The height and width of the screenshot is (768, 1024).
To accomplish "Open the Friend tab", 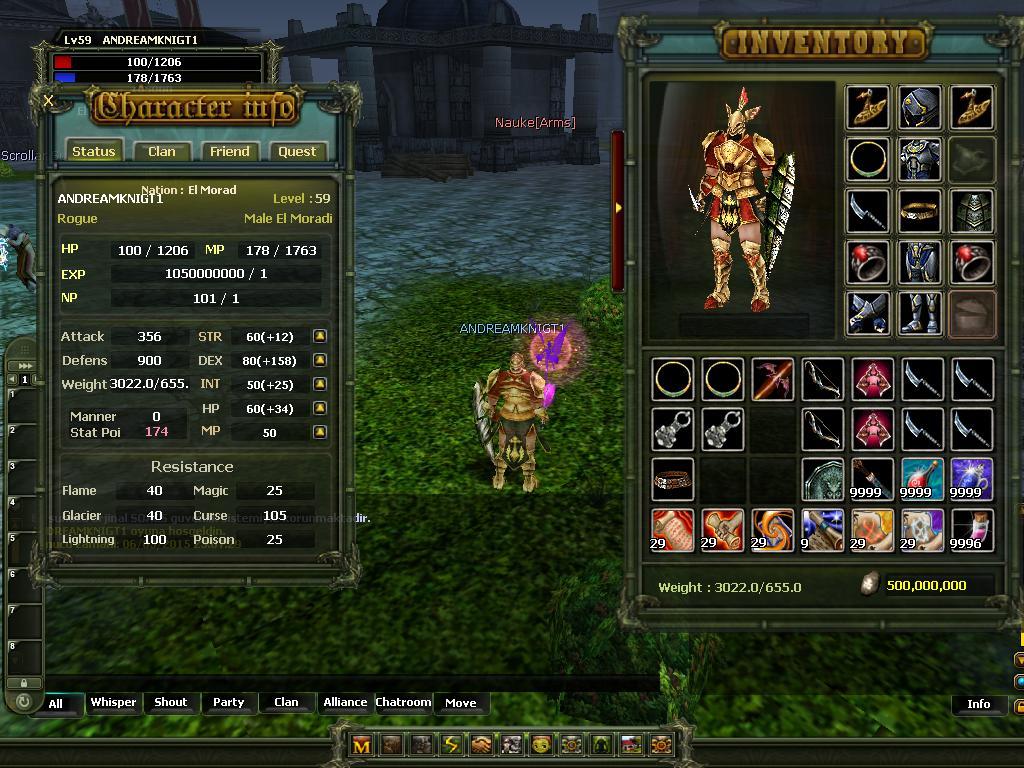I will click(229, 151).
